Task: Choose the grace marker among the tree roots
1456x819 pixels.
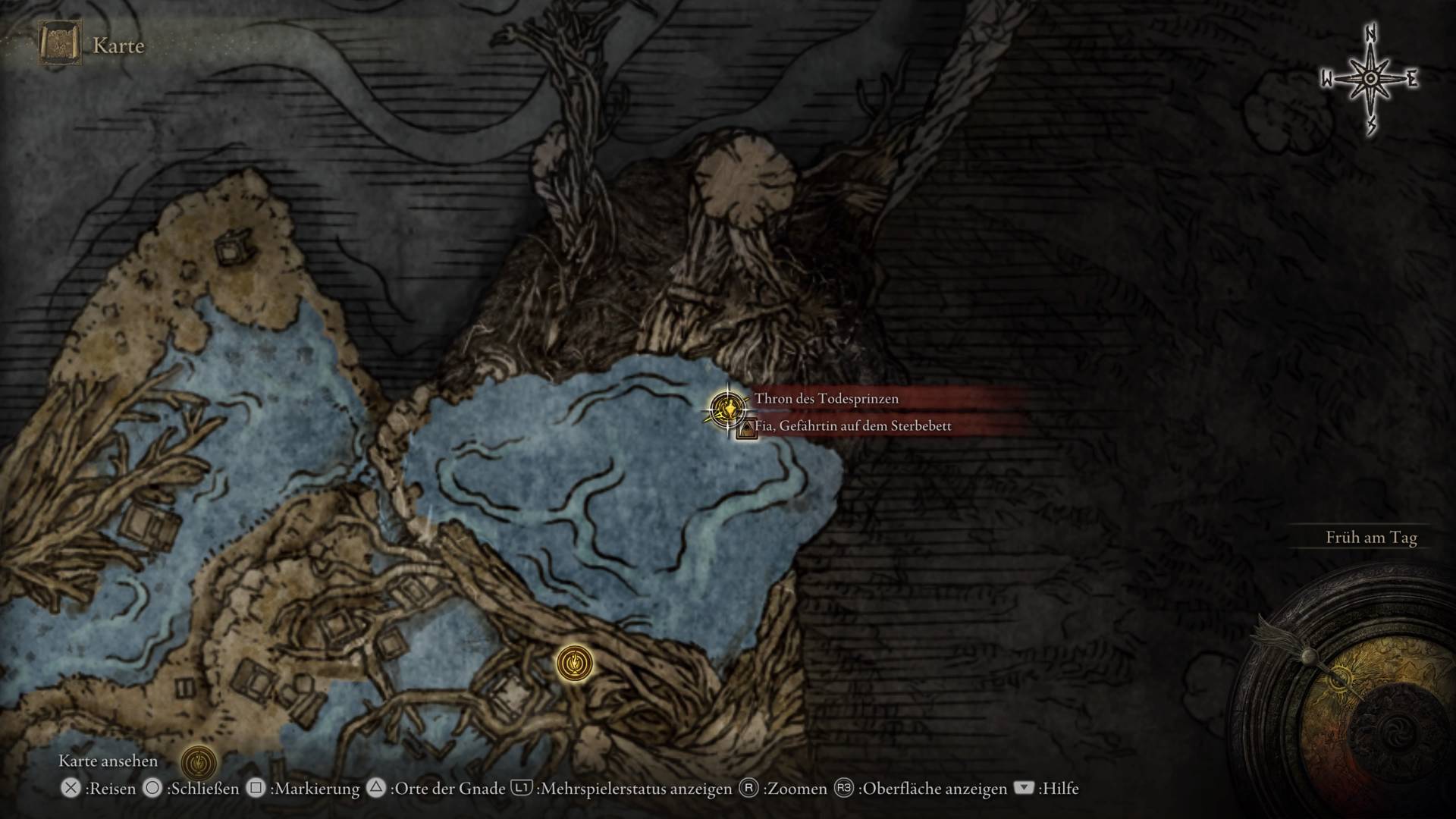Action: tap(574, 663)
